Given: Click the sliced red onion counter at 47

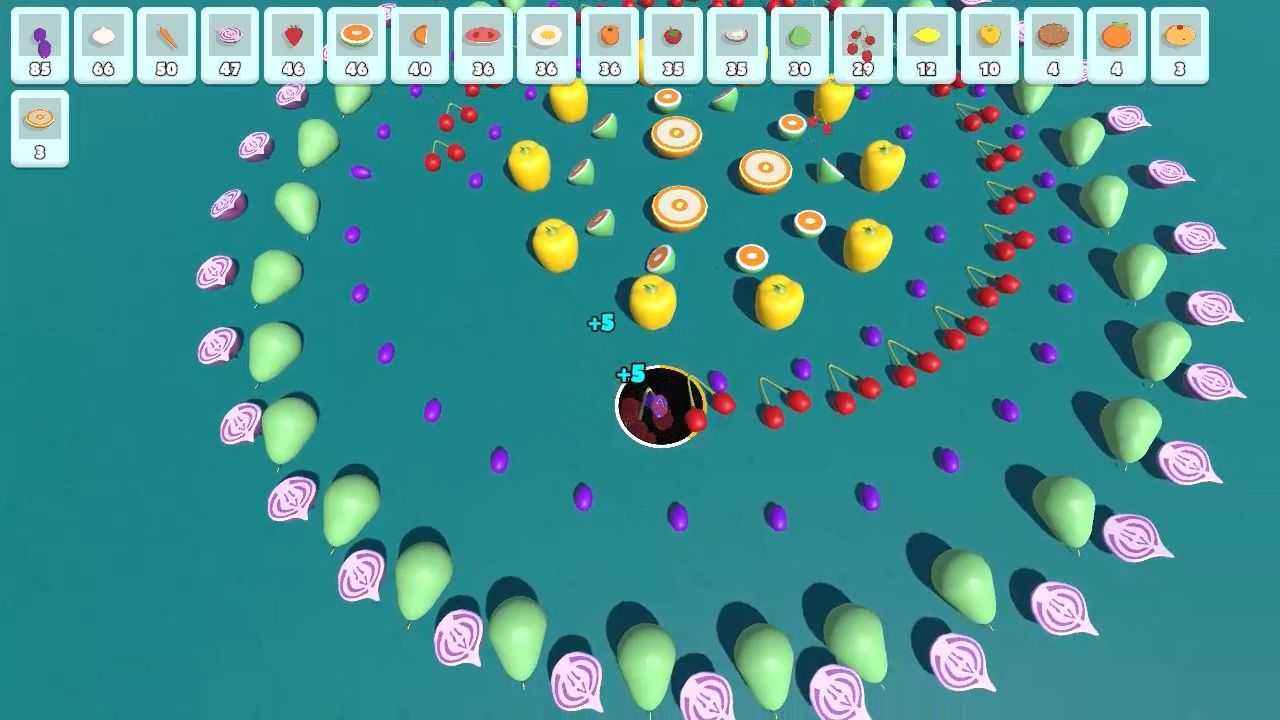Looking at the screenshot, I should (x=230, y=45).
